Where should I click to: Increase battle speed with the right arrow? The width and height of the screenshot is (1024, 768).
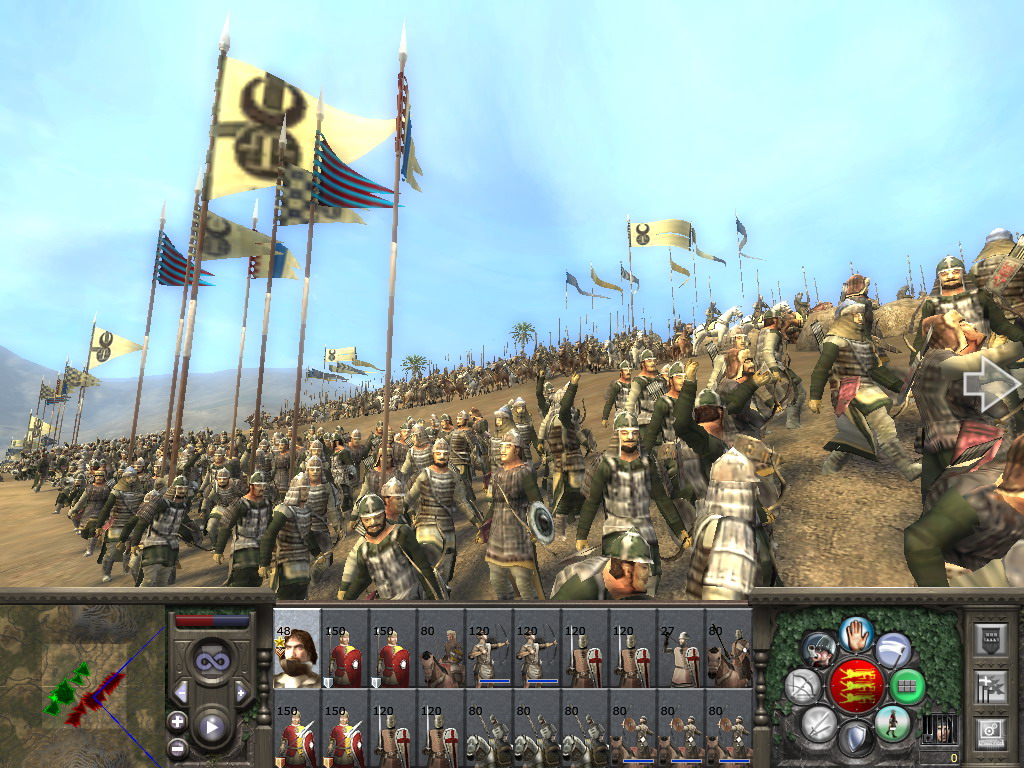pyautogui.click(x=241, y=692)
